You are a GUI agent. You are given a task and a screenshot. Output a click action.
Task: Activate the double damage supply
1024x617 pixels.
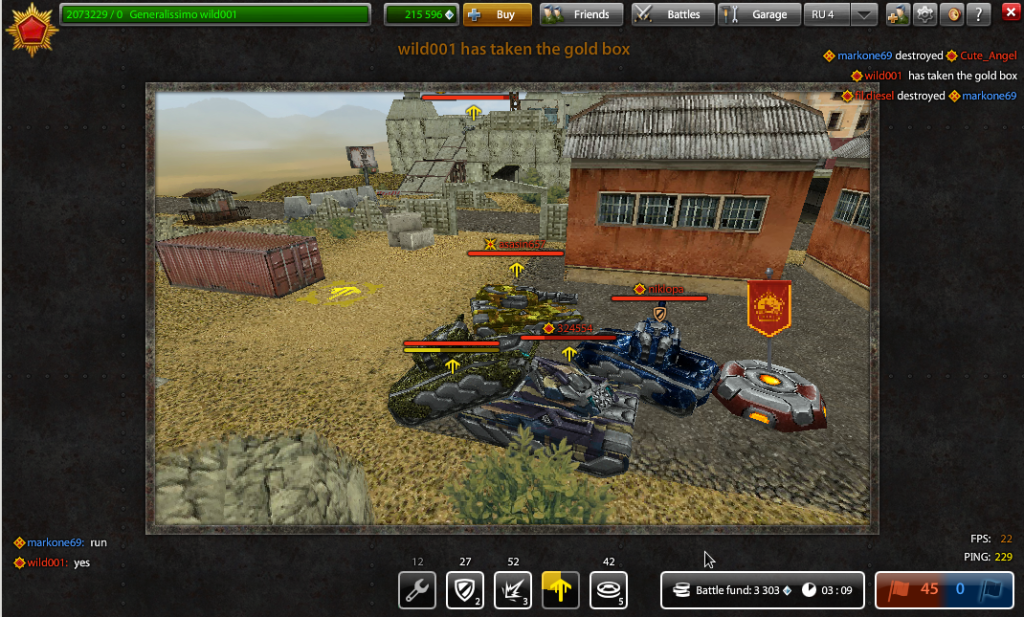513,589
